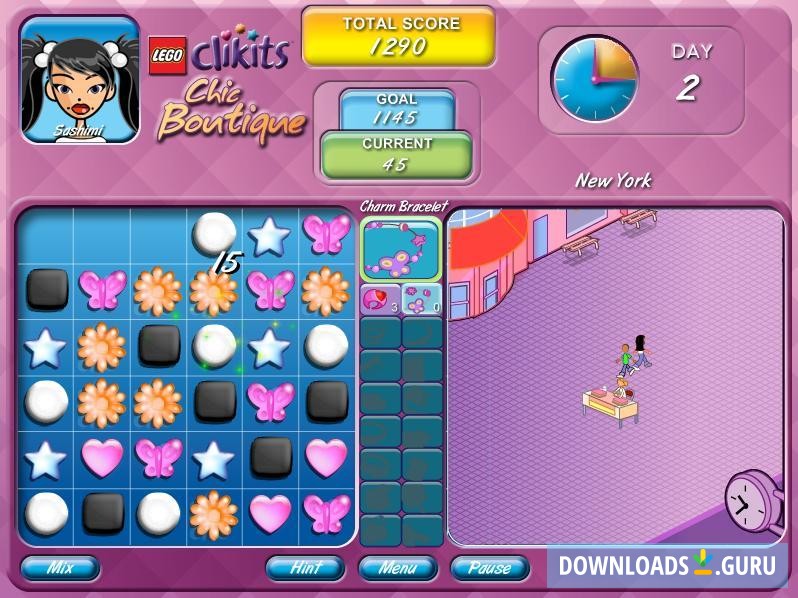The width and height of the screenshot is (798, 598).
Task: Ask for a Hint
Action: [304, 568]
